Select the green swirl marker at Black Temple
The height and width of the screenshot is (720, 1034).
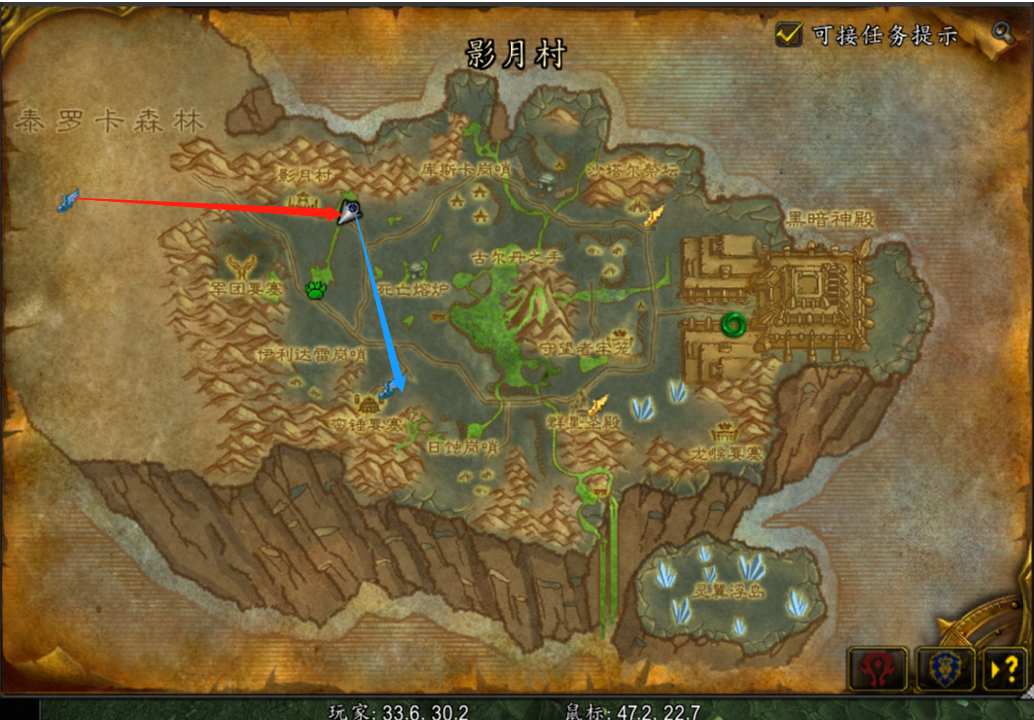coord(733,324)
